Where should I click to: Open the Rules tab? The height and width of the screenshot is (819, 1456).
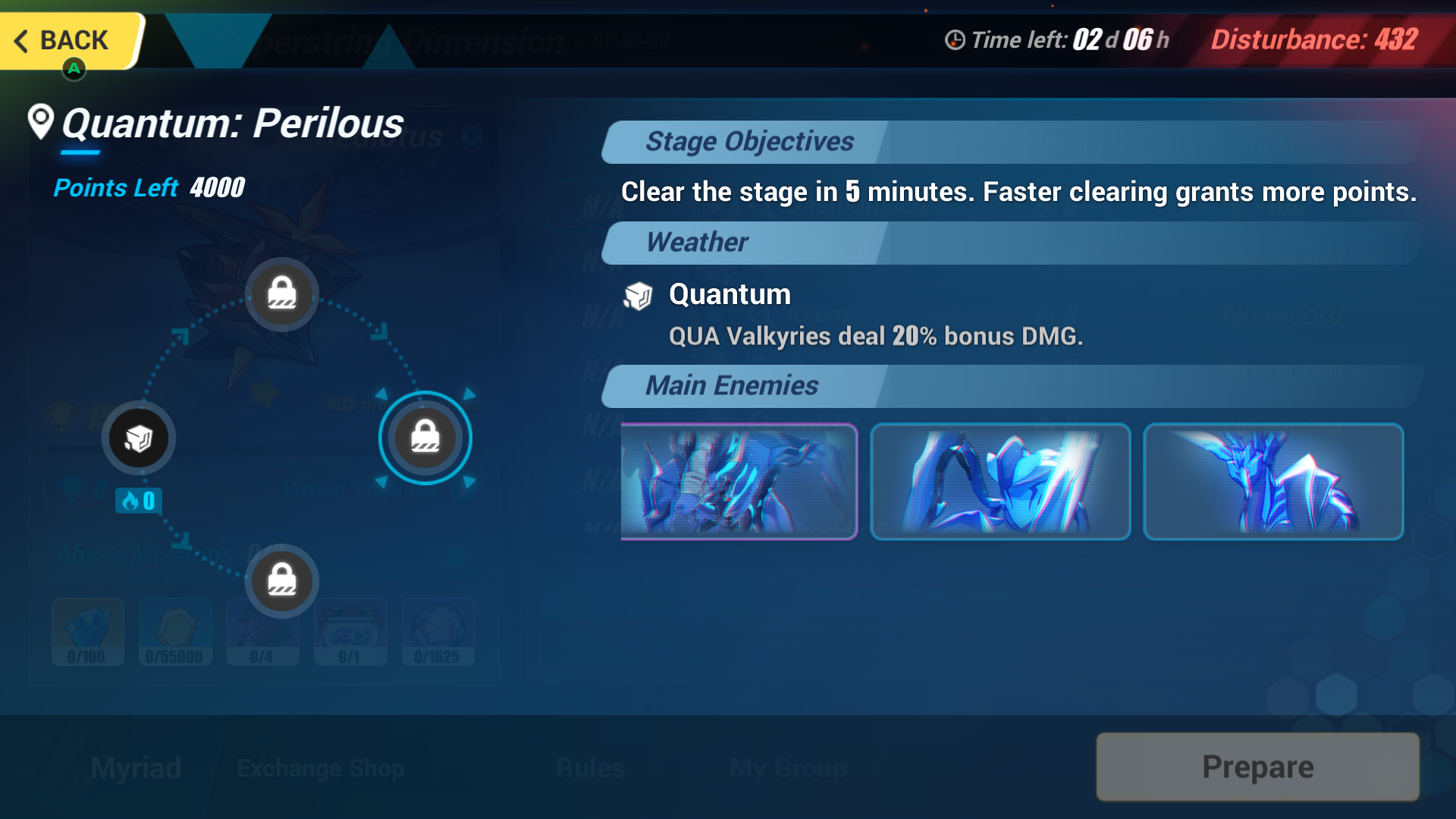589,767
